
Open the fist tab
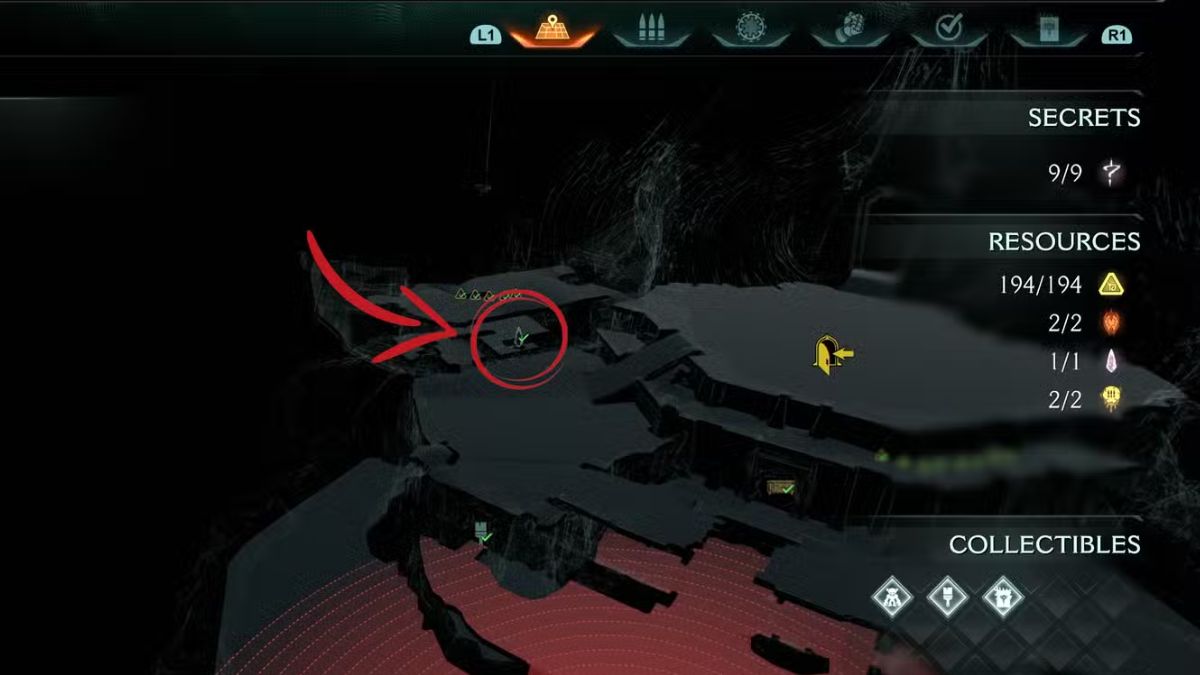coord(849,30)
